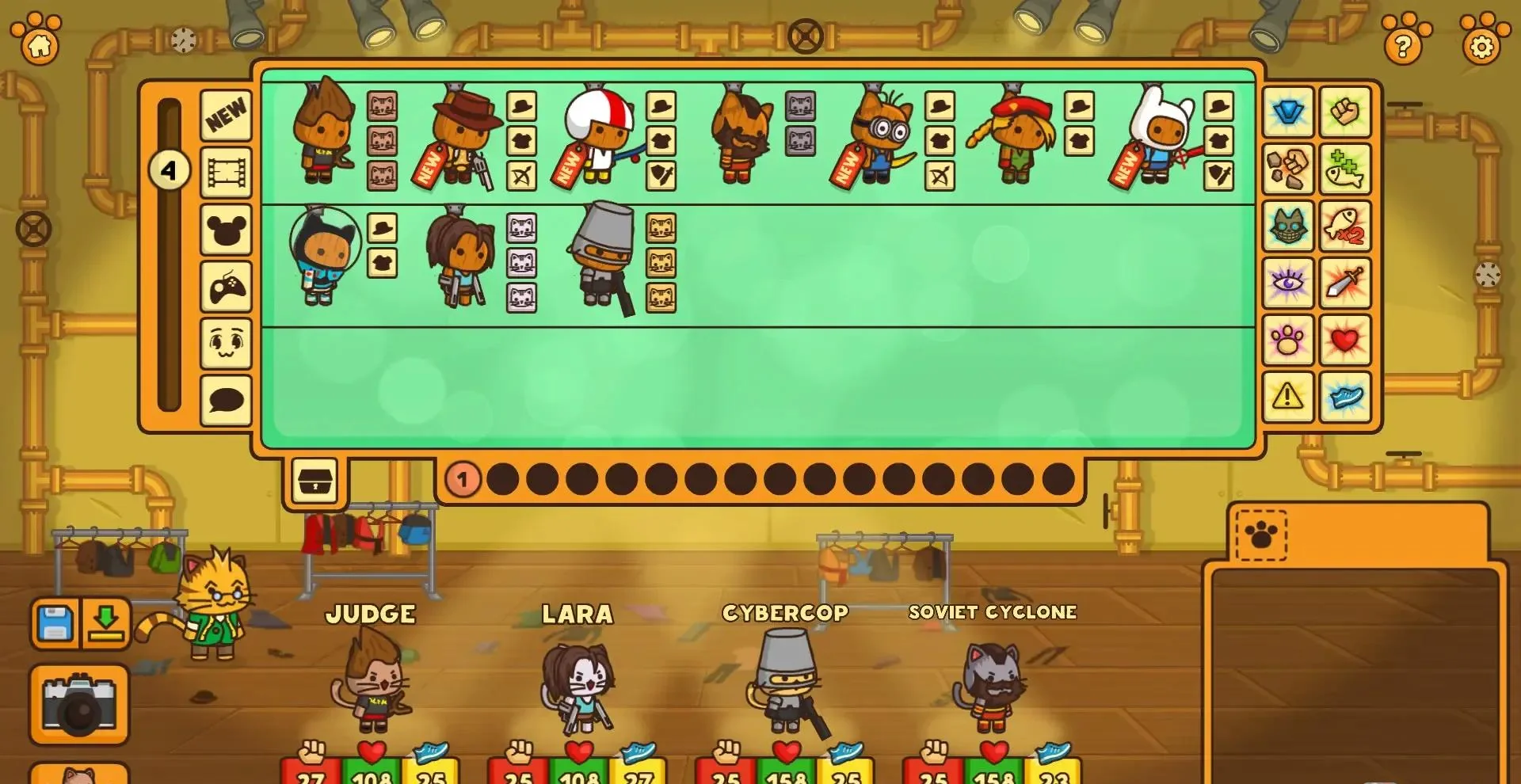Toggle the heart health filter
The height and width of the screenshot is (784, 1521).
1347,341
